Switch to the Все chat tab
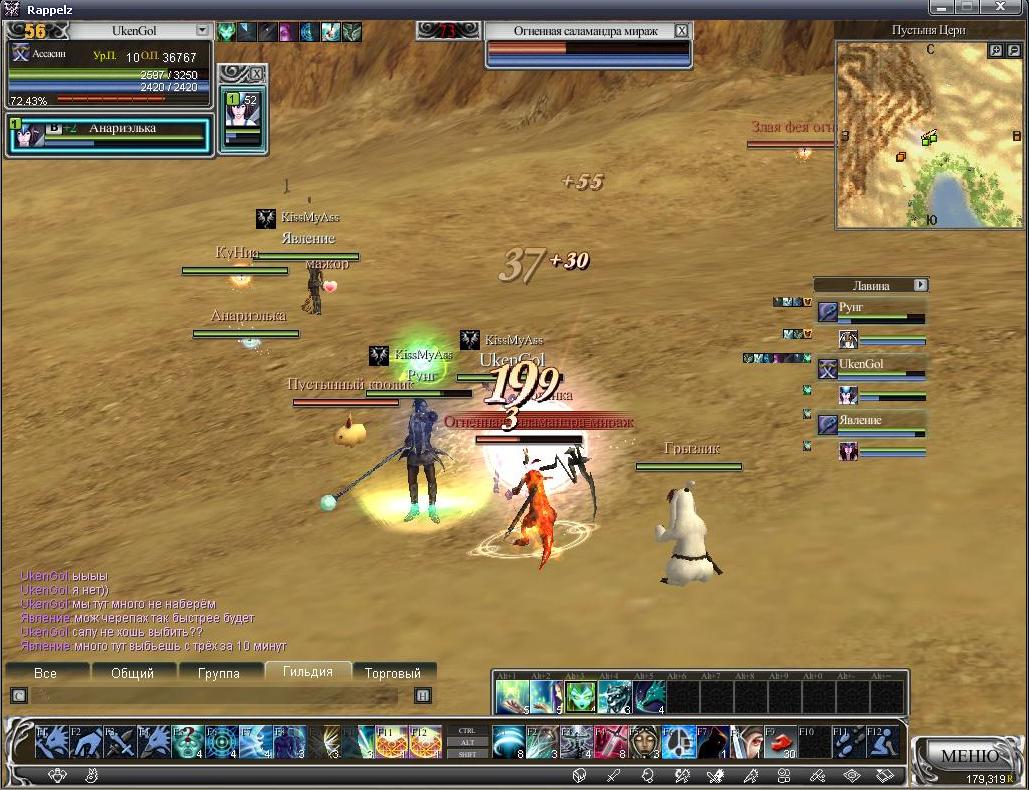The width and height of the screenshot is (1029, 790). [x=45, y=673]
